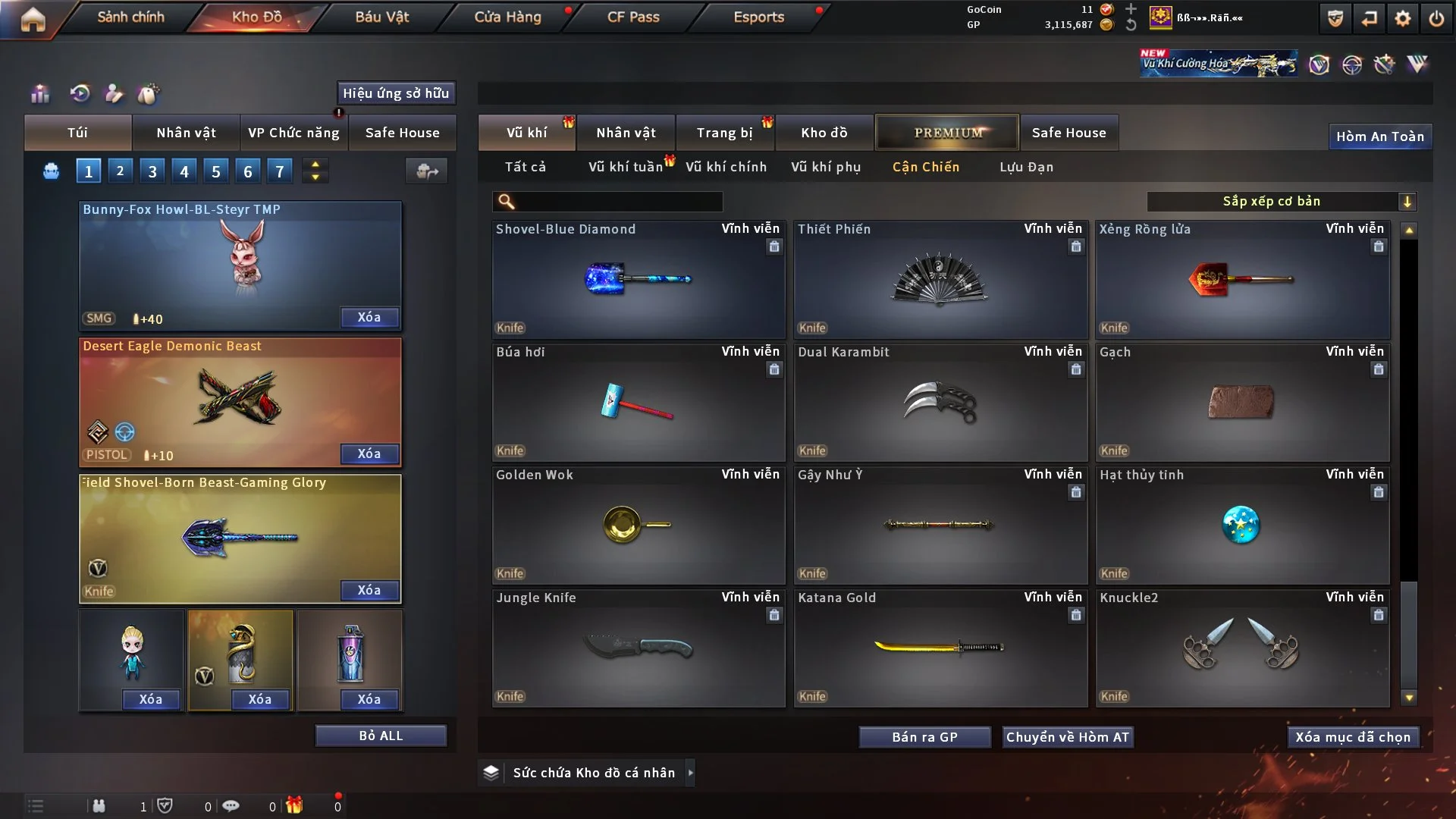The width and height of the screenshot is (1456, 819).
Task: Open the Sắp xếp cơ bản sort dropdown
Action: (x=1281, y=201)
